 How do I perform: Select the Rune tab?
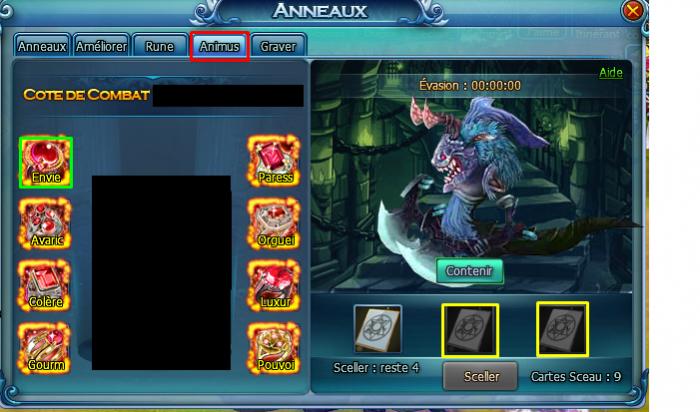point(159,46)
